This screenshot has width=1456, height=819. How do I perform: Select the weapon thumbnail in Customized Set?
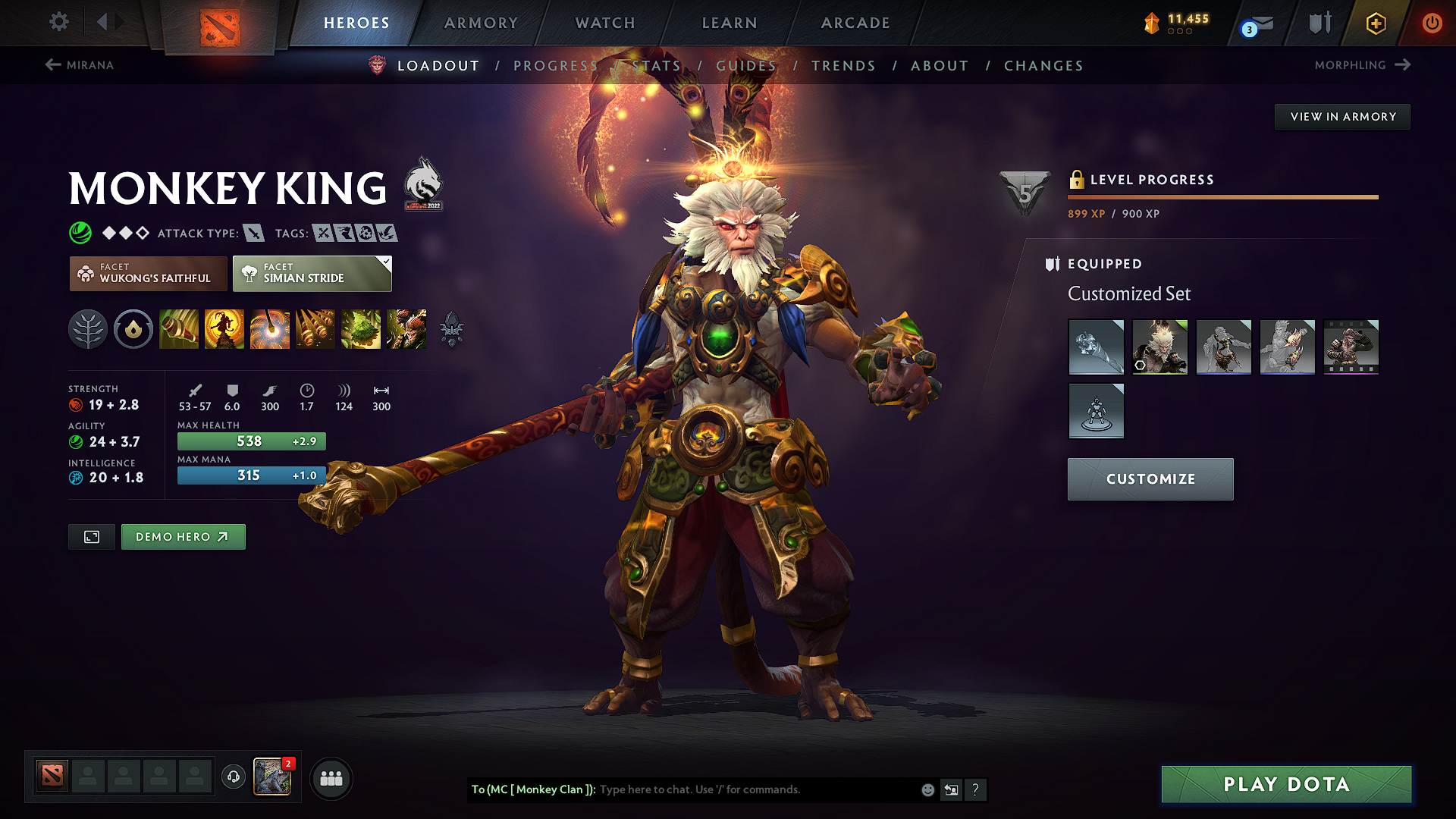[1096, 347]
